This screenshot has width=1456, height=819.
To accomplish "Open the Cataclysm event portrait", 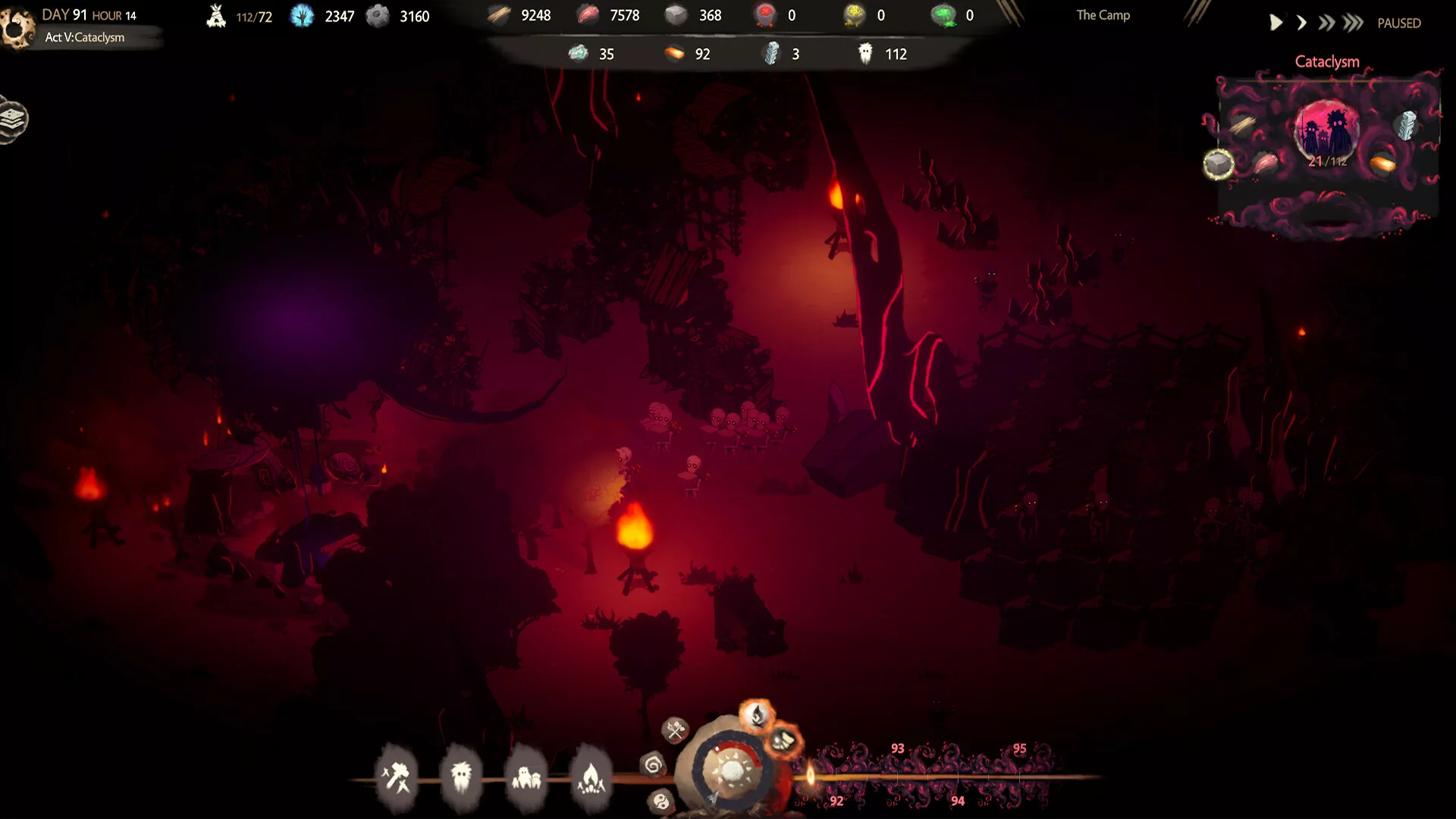I will [1326, 129].
